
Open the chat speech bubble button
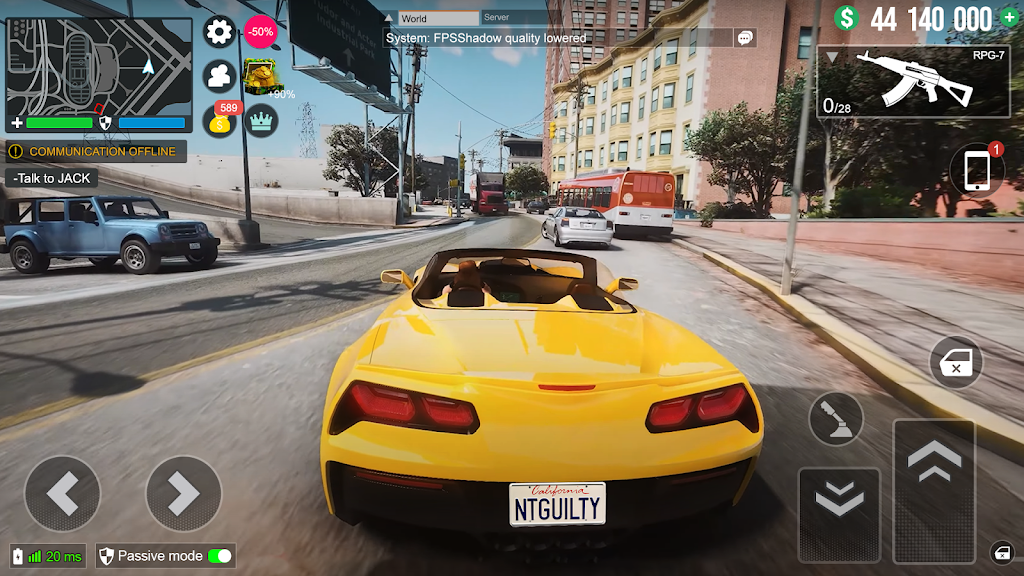pyautogui.click(x=744, y=38)
